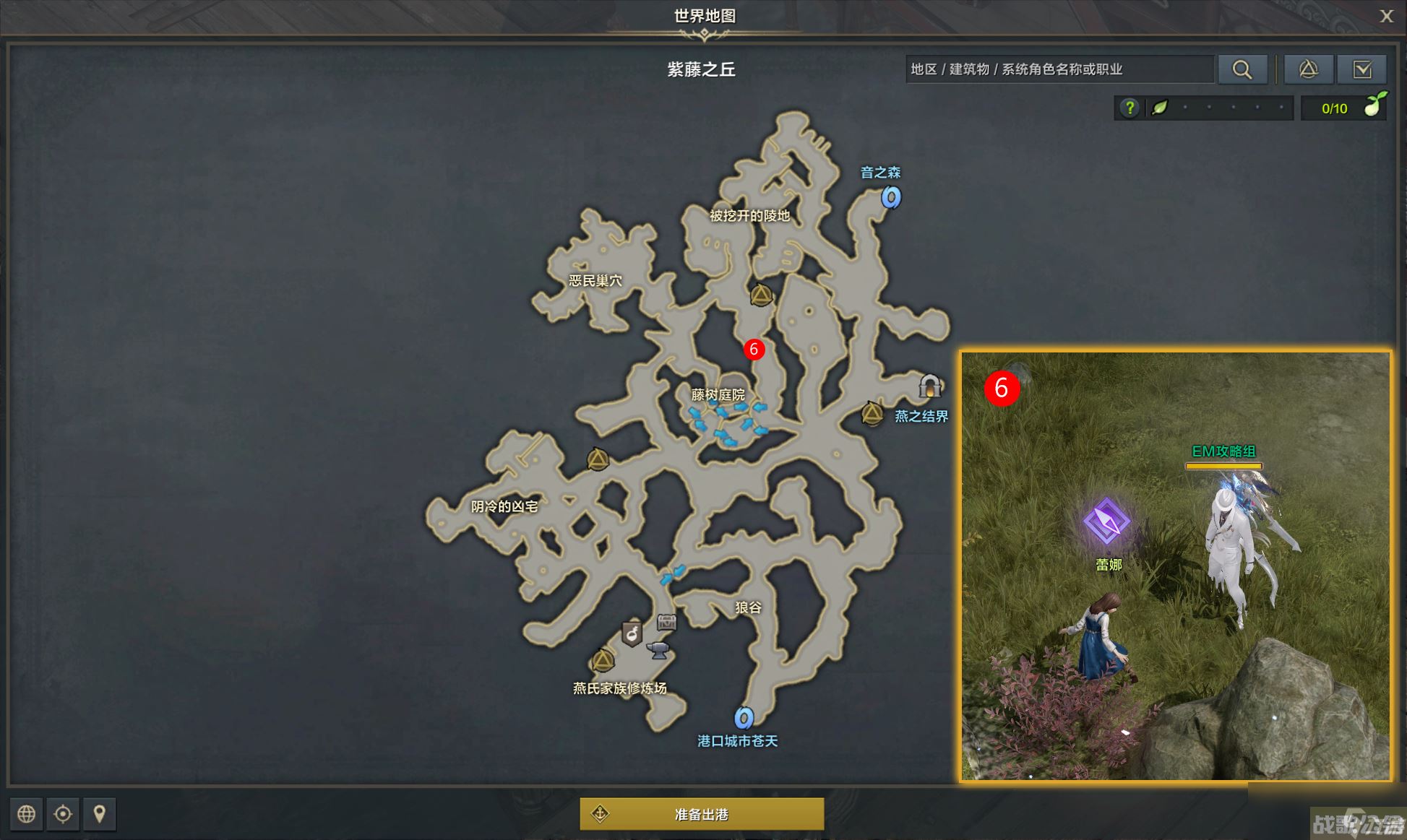Toggle the triport marker above 藤树庭院
Viewport: 1407px width, 840px height.
[x=760, y=295]
